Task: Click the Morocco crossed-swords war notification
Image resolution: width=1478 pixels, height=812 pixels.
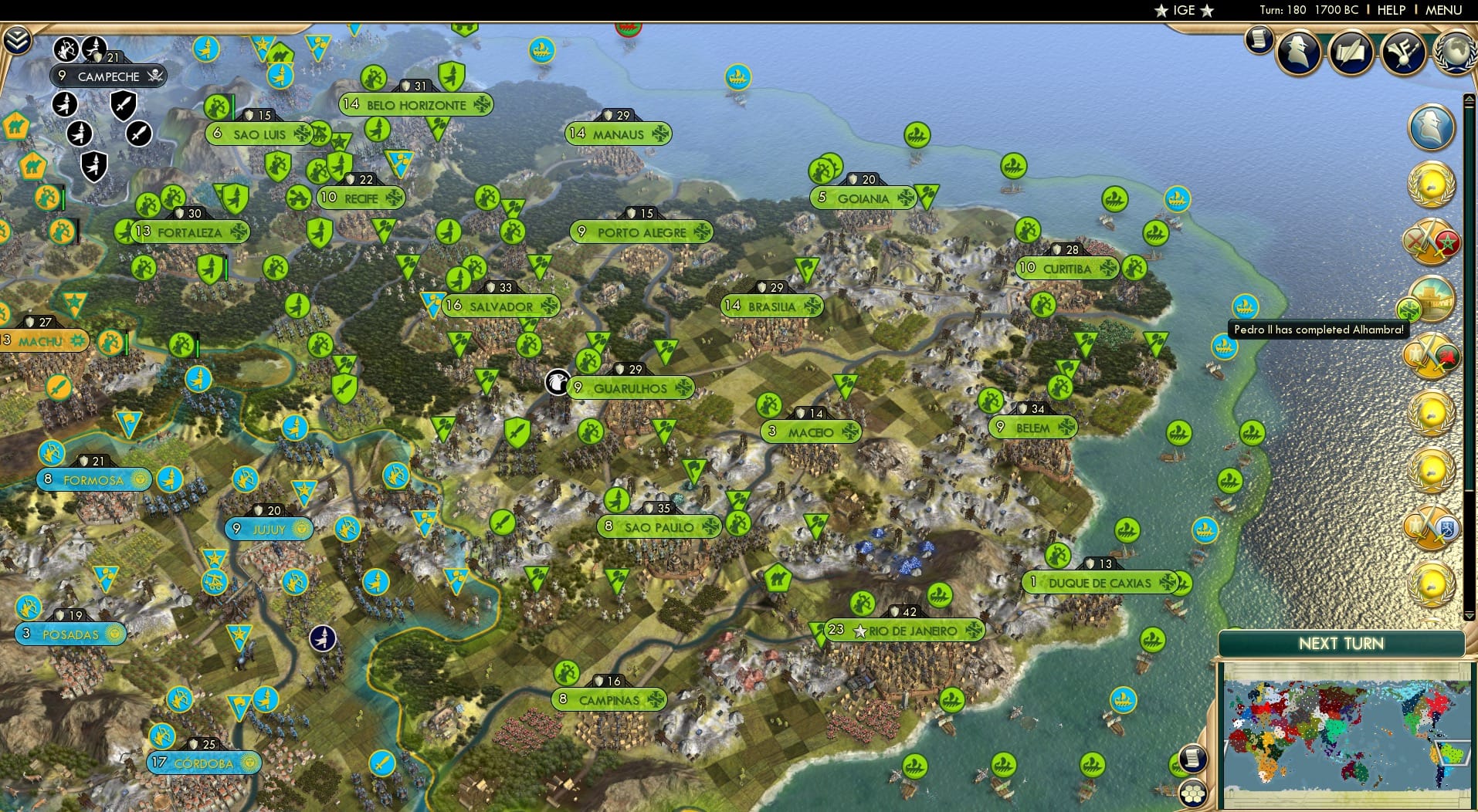Action: (x=1432, y=241)
